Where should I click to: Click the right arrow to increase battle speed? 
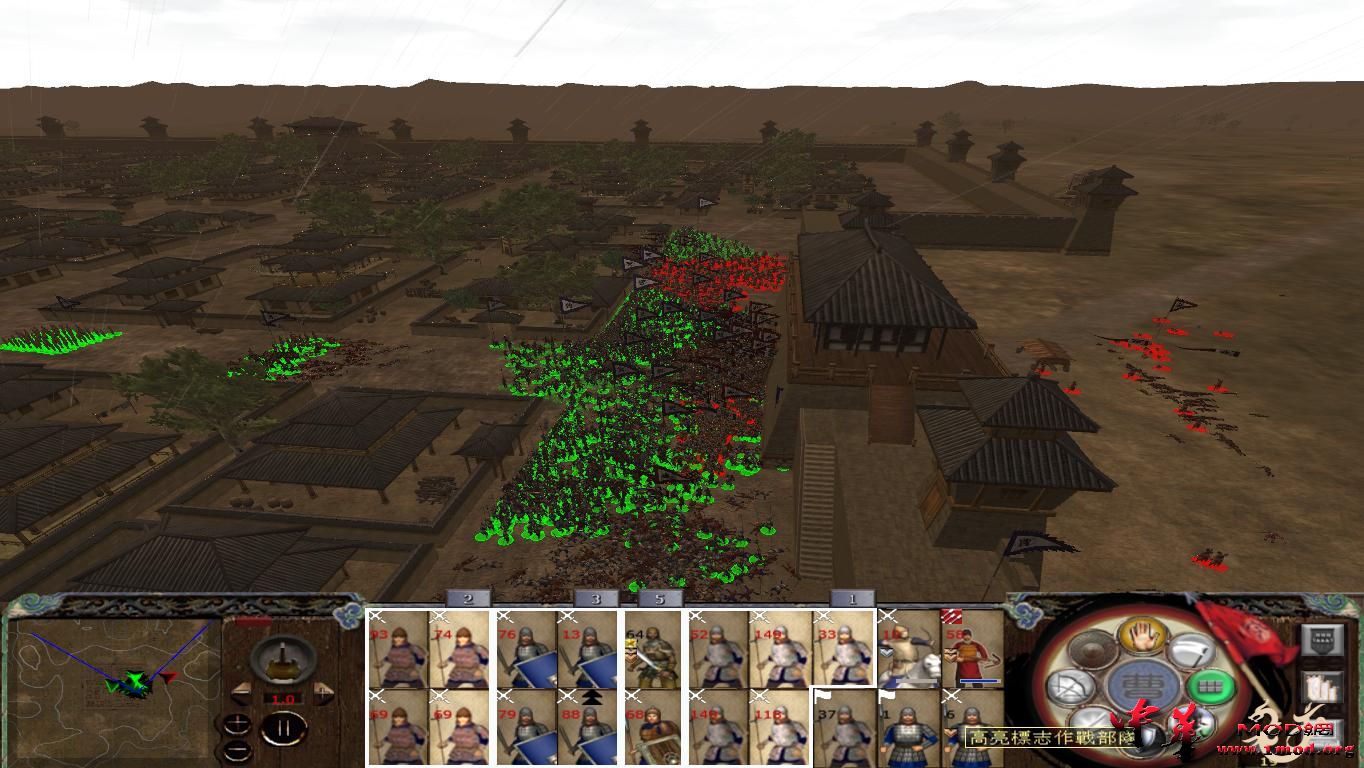tap(324, 692)
